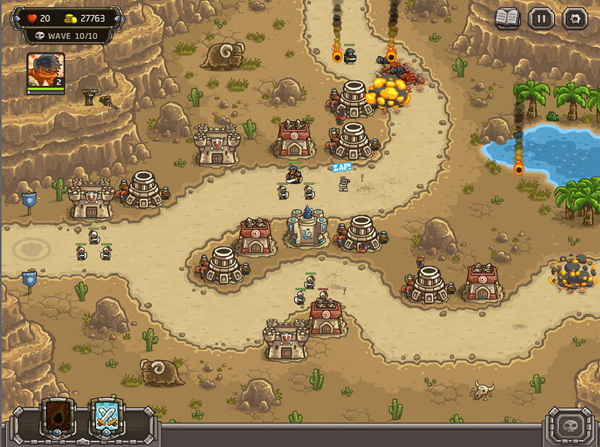Open the encyclopedia book

pos(508,17)
